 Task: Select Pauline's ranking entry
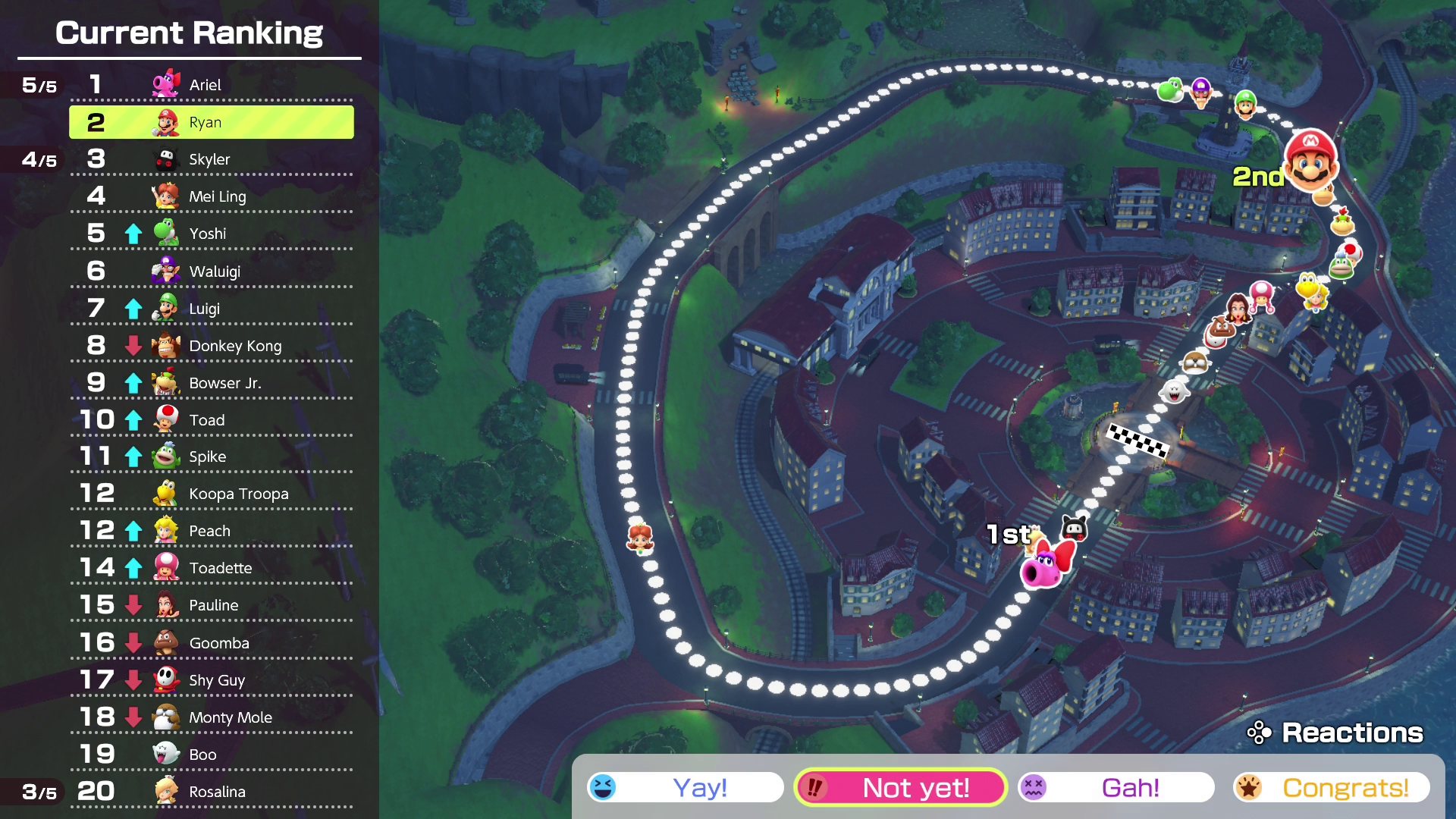[x=212, y=605]
